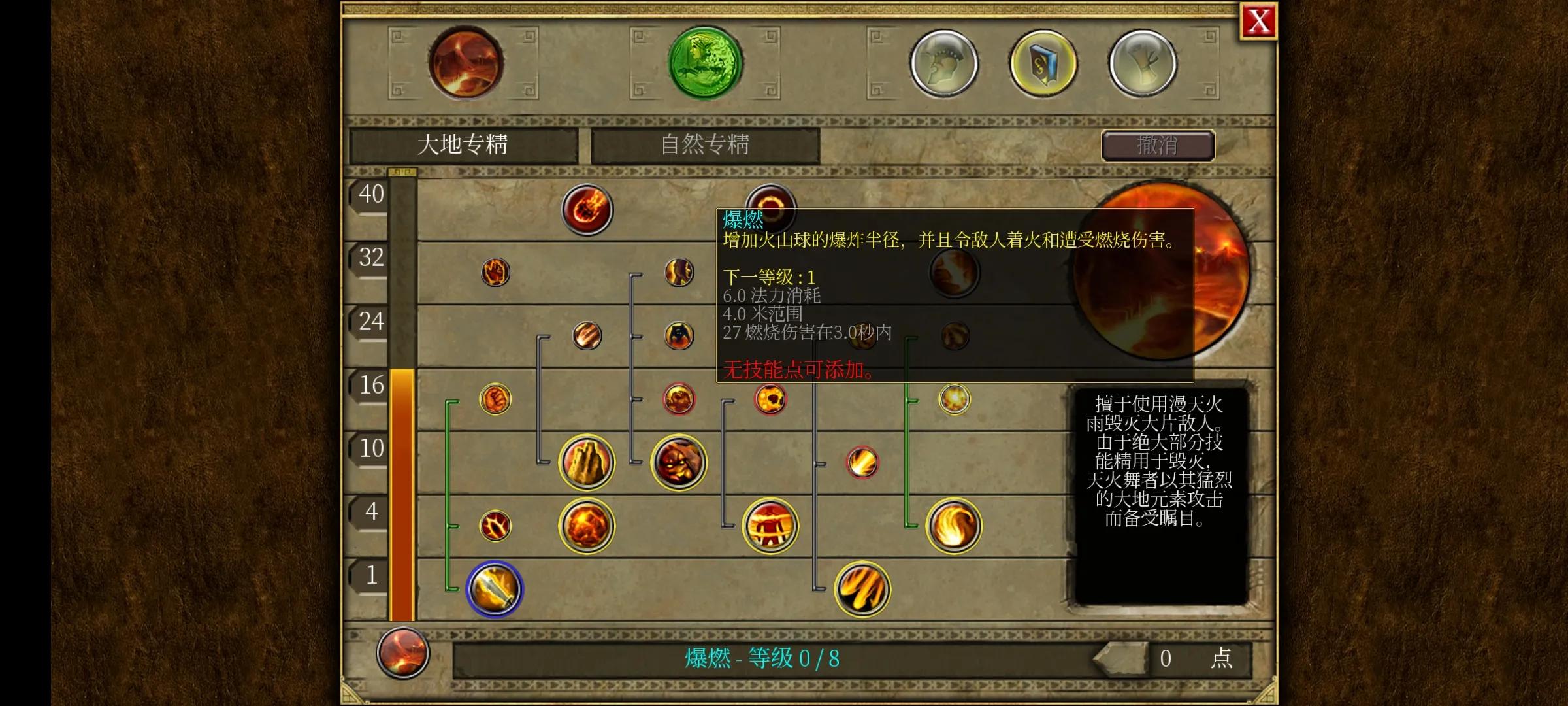Viewport: 1568px width, 706px height.
Task: Select the ring-shaped skill icon at level 40
Action: (771, 208)
